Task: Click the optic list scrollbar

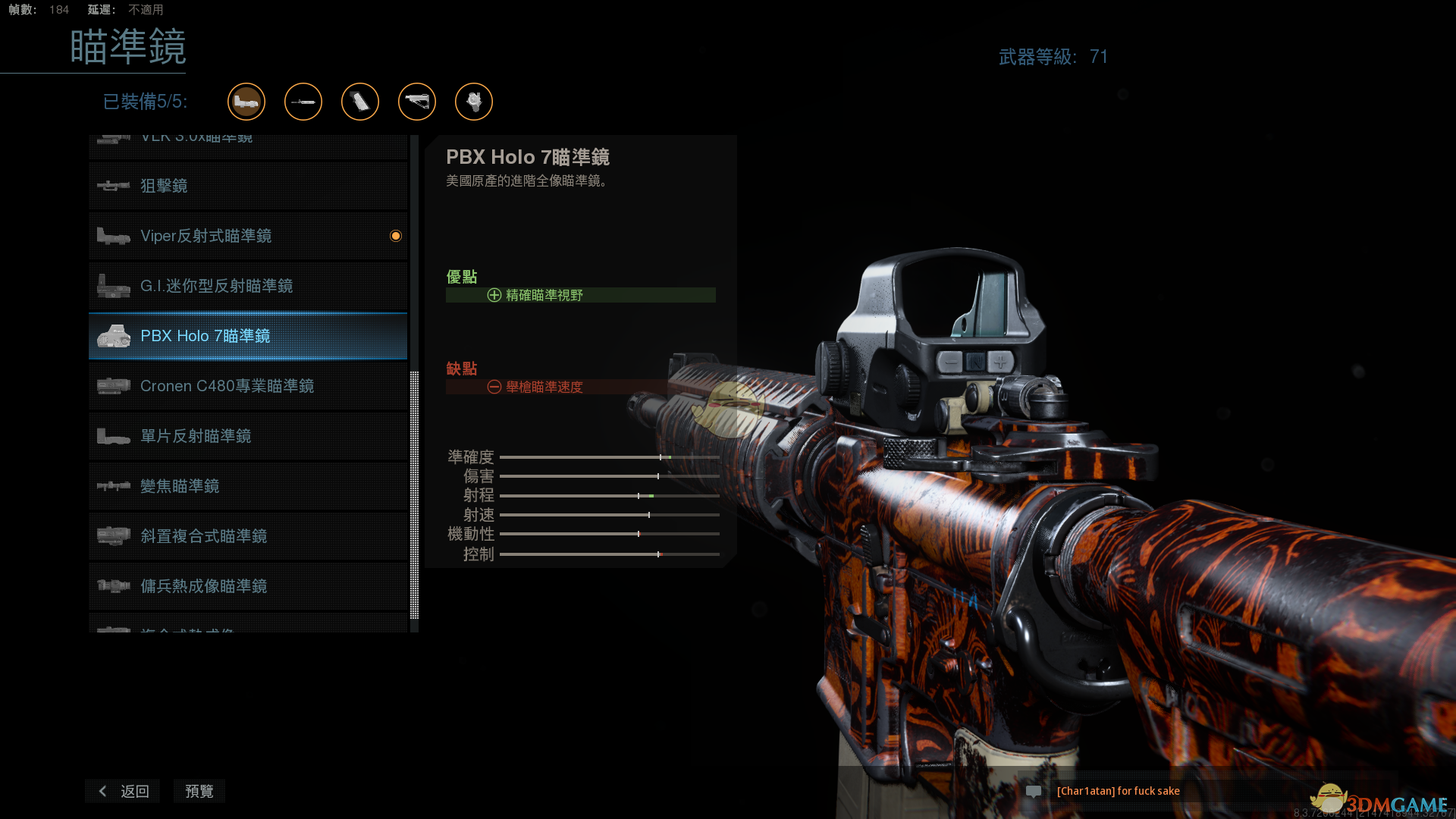Action: [x=414, y=493]
